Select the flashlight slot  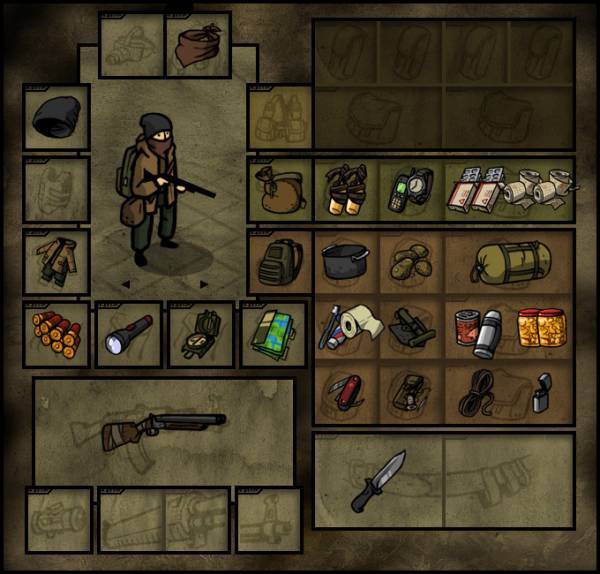coord(129,335)
